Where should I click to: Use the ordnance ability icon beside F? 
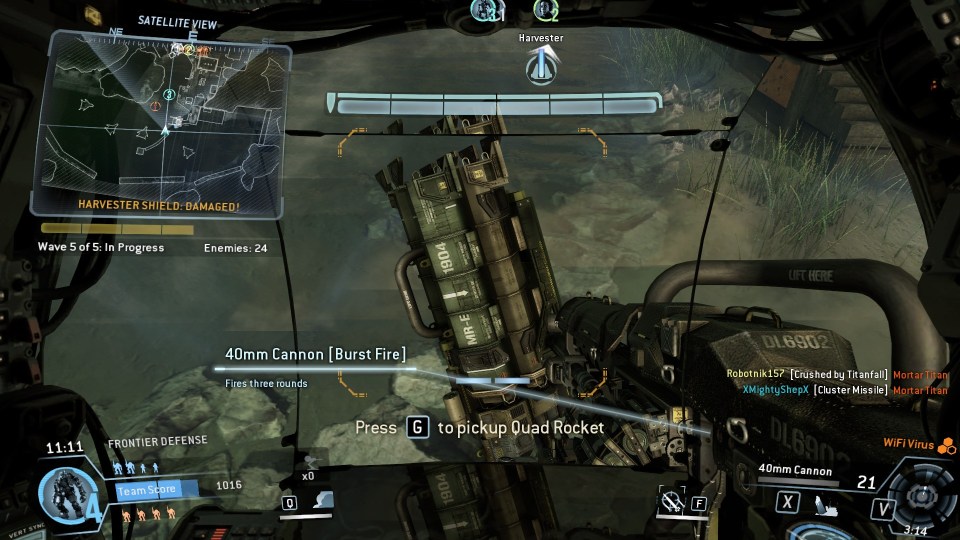click(x=671, y=500)
